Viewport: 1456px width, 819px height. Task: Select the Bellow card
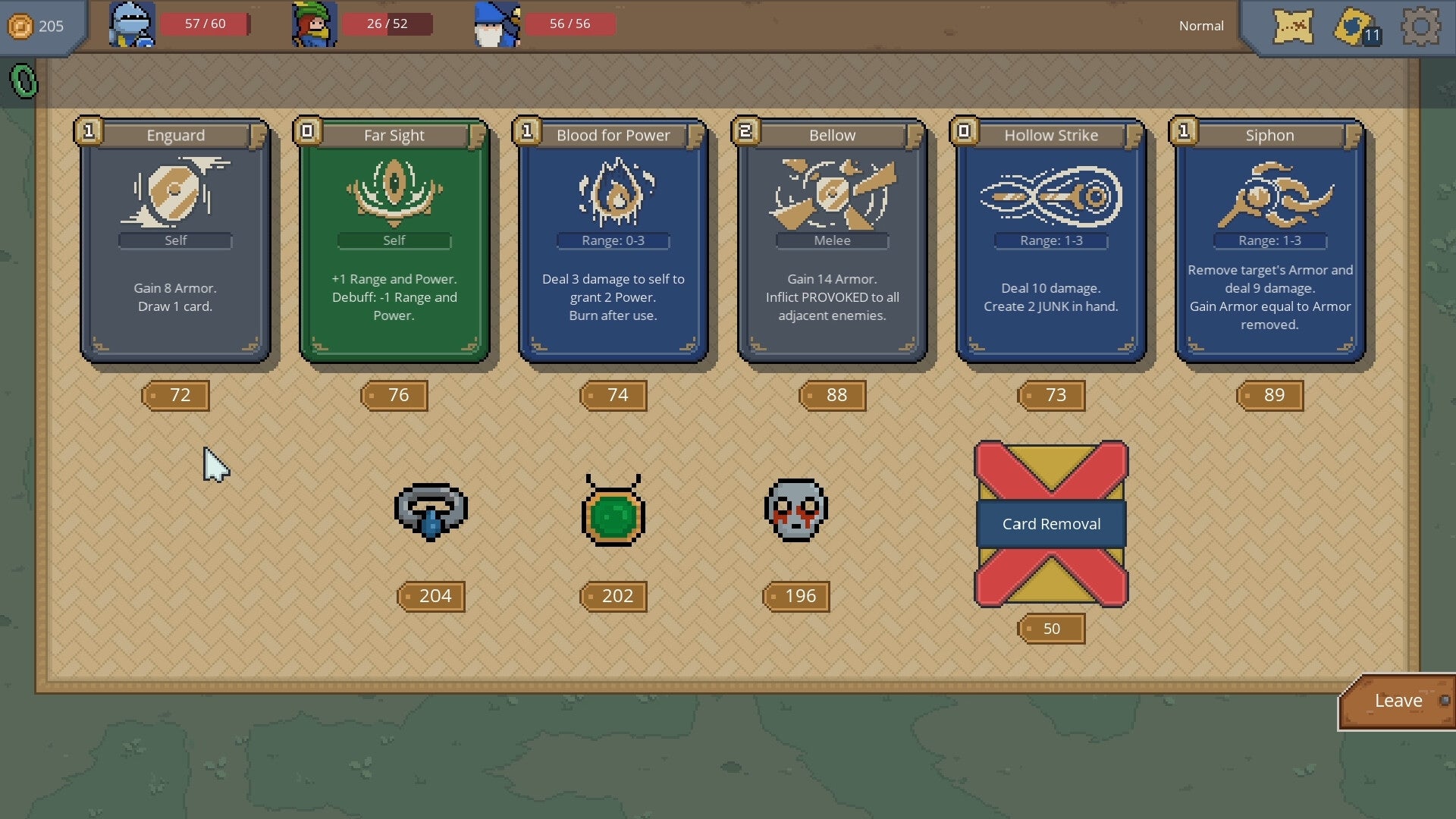(x=831, y=239)
